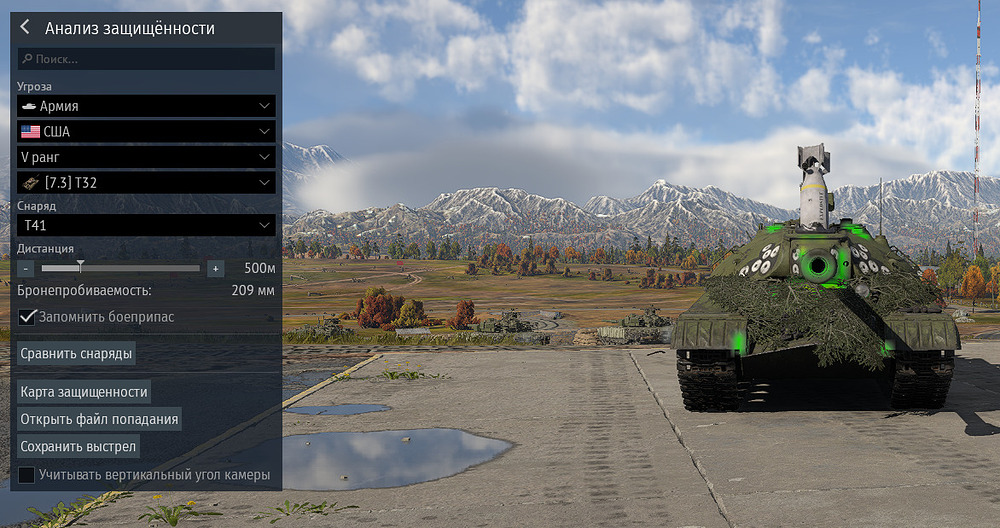Screen dimensions: 1000x528
Task: Open the США nation dropdown
Action: 146,132
